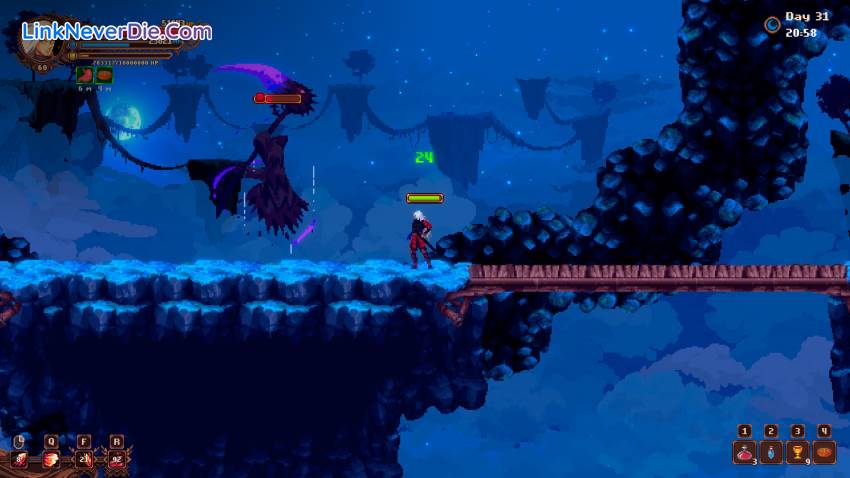850x478 pixels.
Task: Activate the R ultimate skill icon
Action: point(118,460)
